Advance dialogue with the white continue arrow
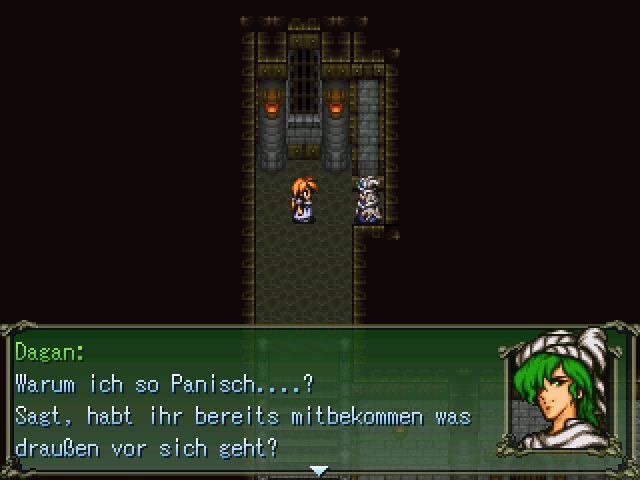This screenshot has height=480, width=640. (318, 469)
